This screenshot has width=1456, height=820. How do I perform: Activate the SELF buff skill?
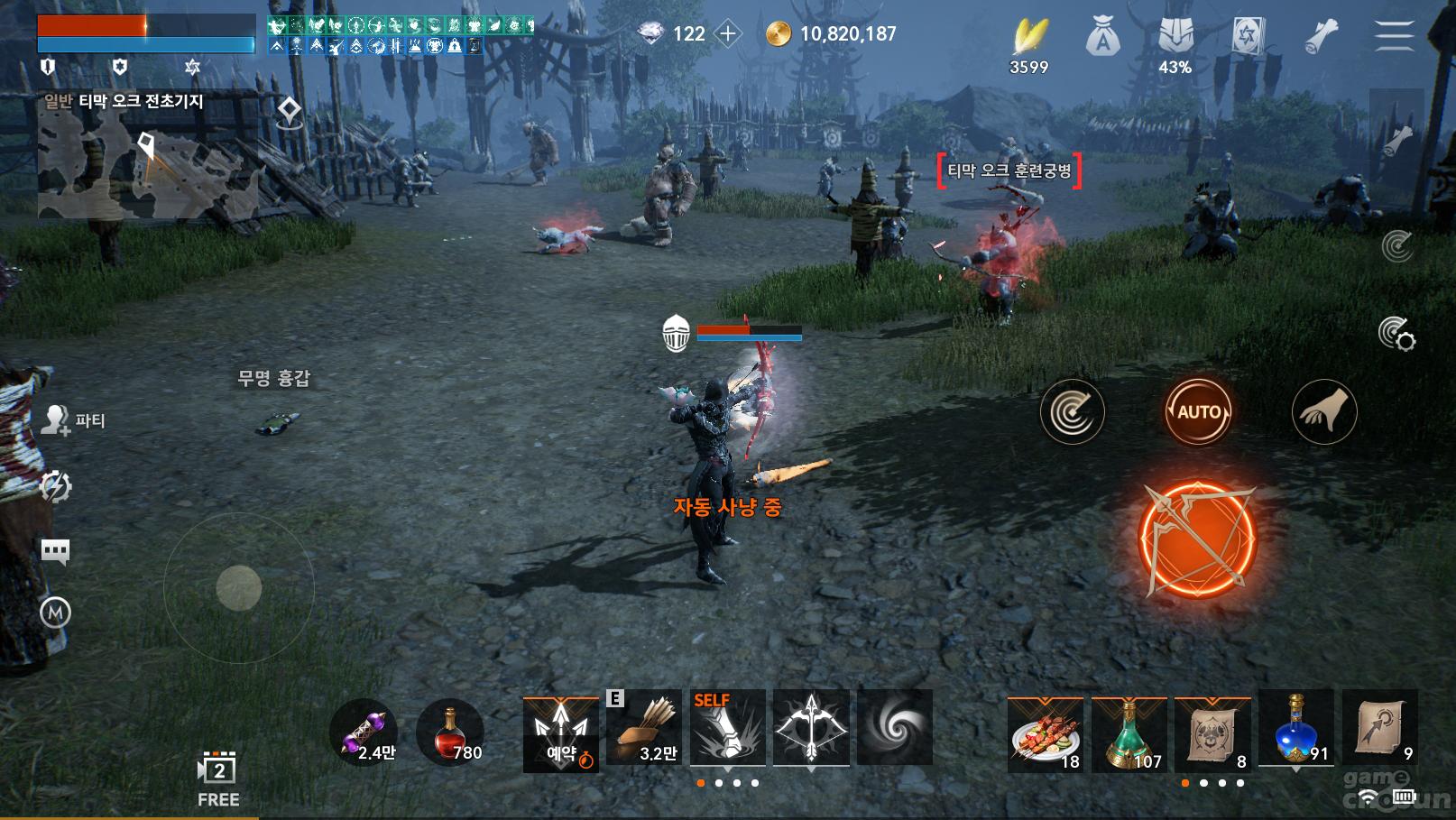click(727, 727)
